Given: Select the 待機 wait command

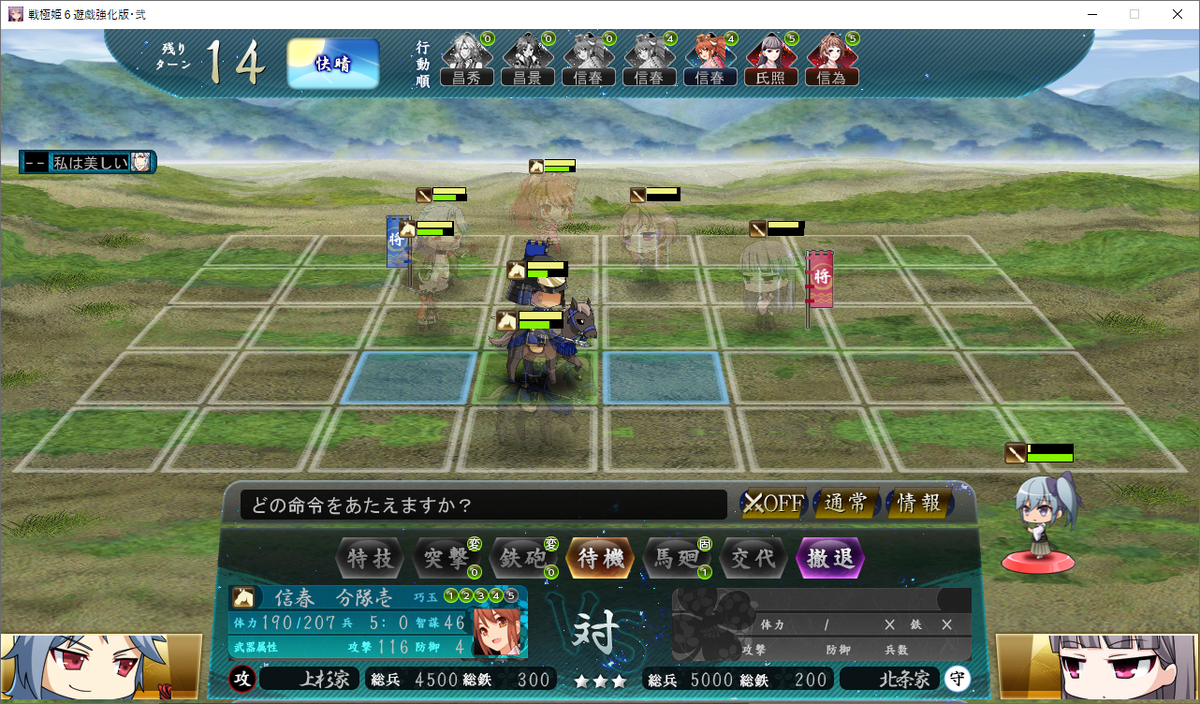Looking at the screenshot, I should point(600,558).
